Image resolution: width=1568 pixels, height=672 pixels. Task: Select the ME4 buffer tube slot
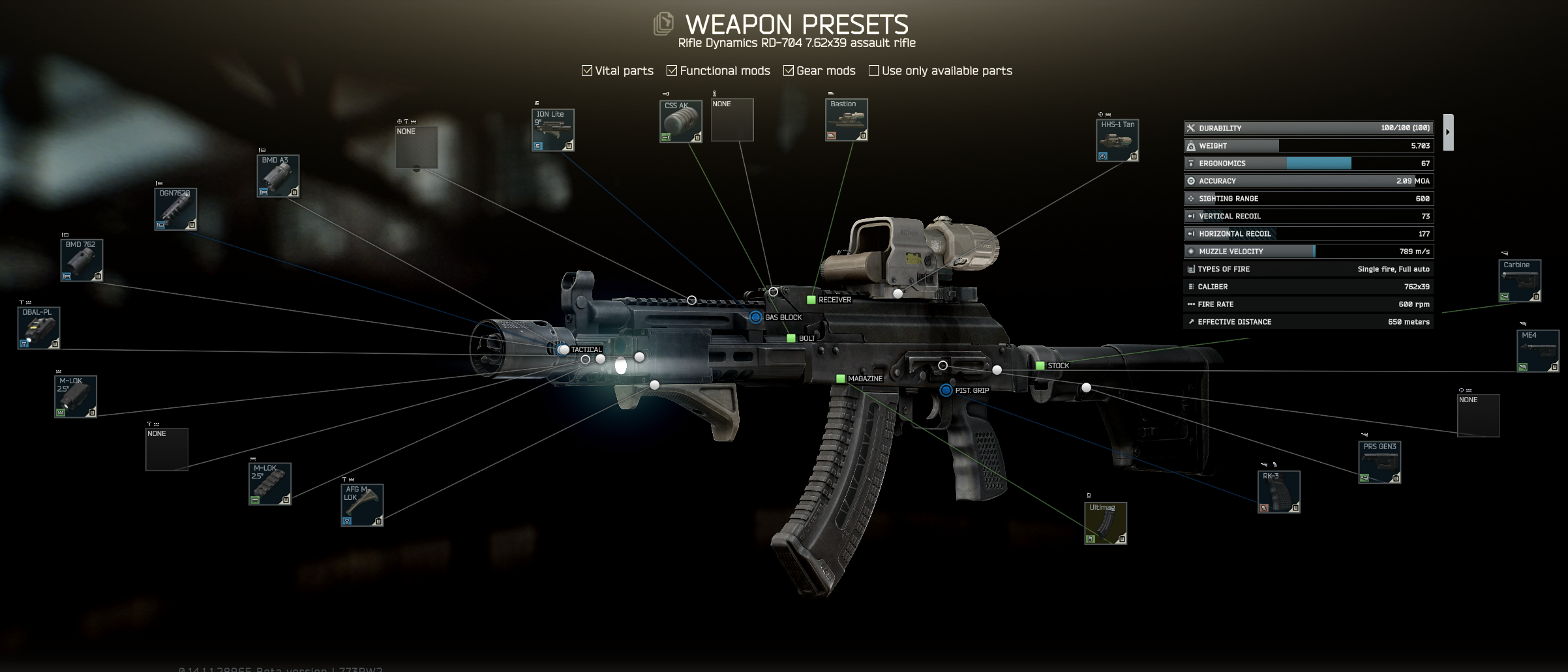pyautogui.click(x=1537, y=351)
